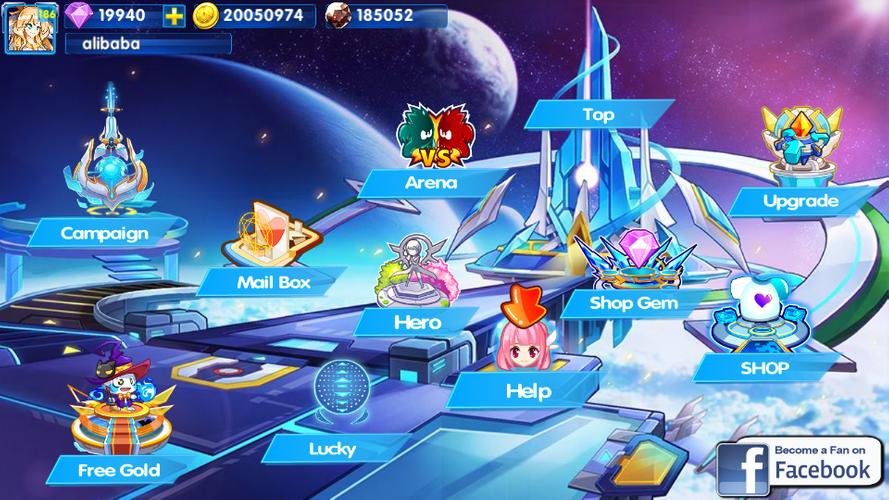Open the Hero menu
Viewport: 889px width, 500px height.
point(417,322)
